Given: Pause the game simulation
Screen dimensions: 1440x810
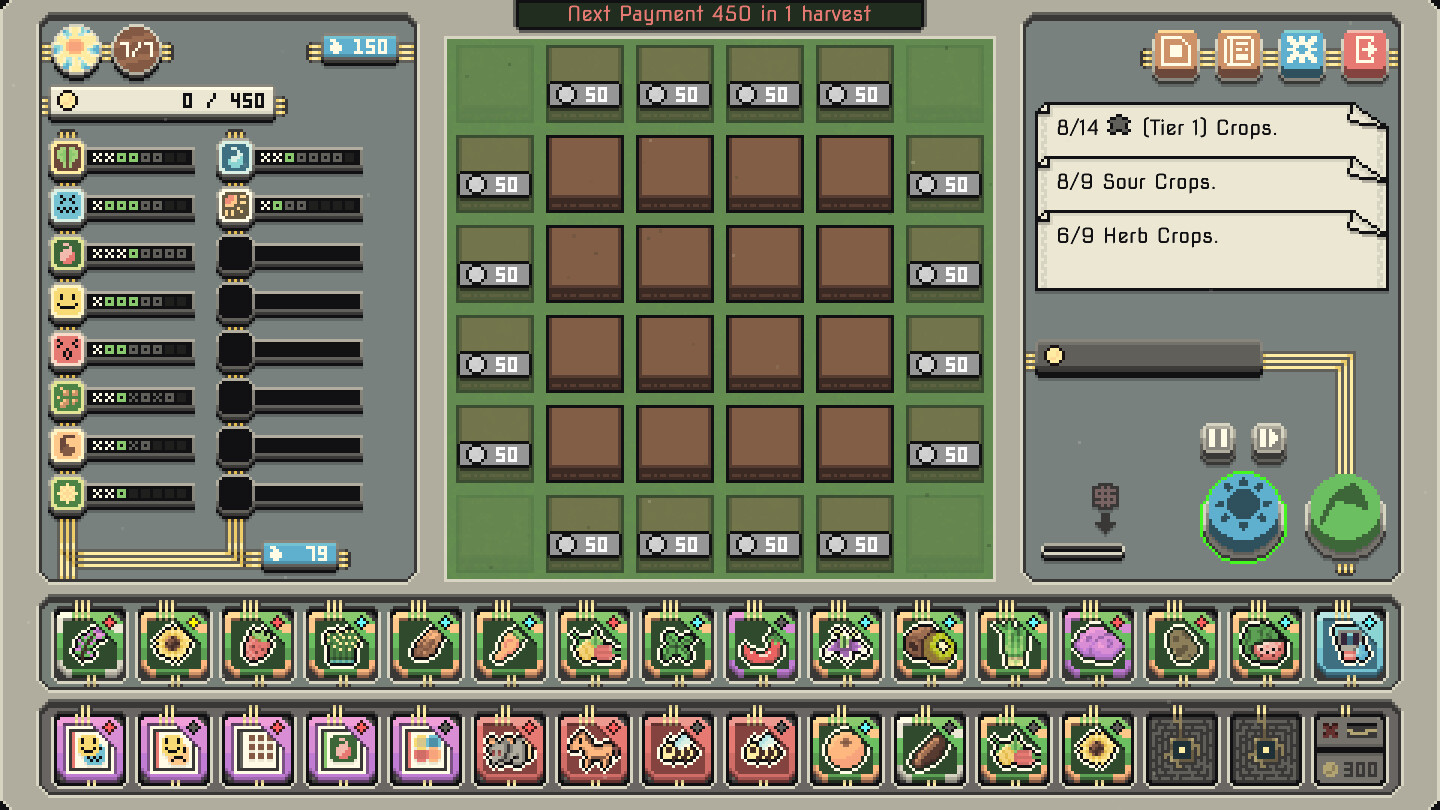Looking at the screenshot, I should 1216,440.
